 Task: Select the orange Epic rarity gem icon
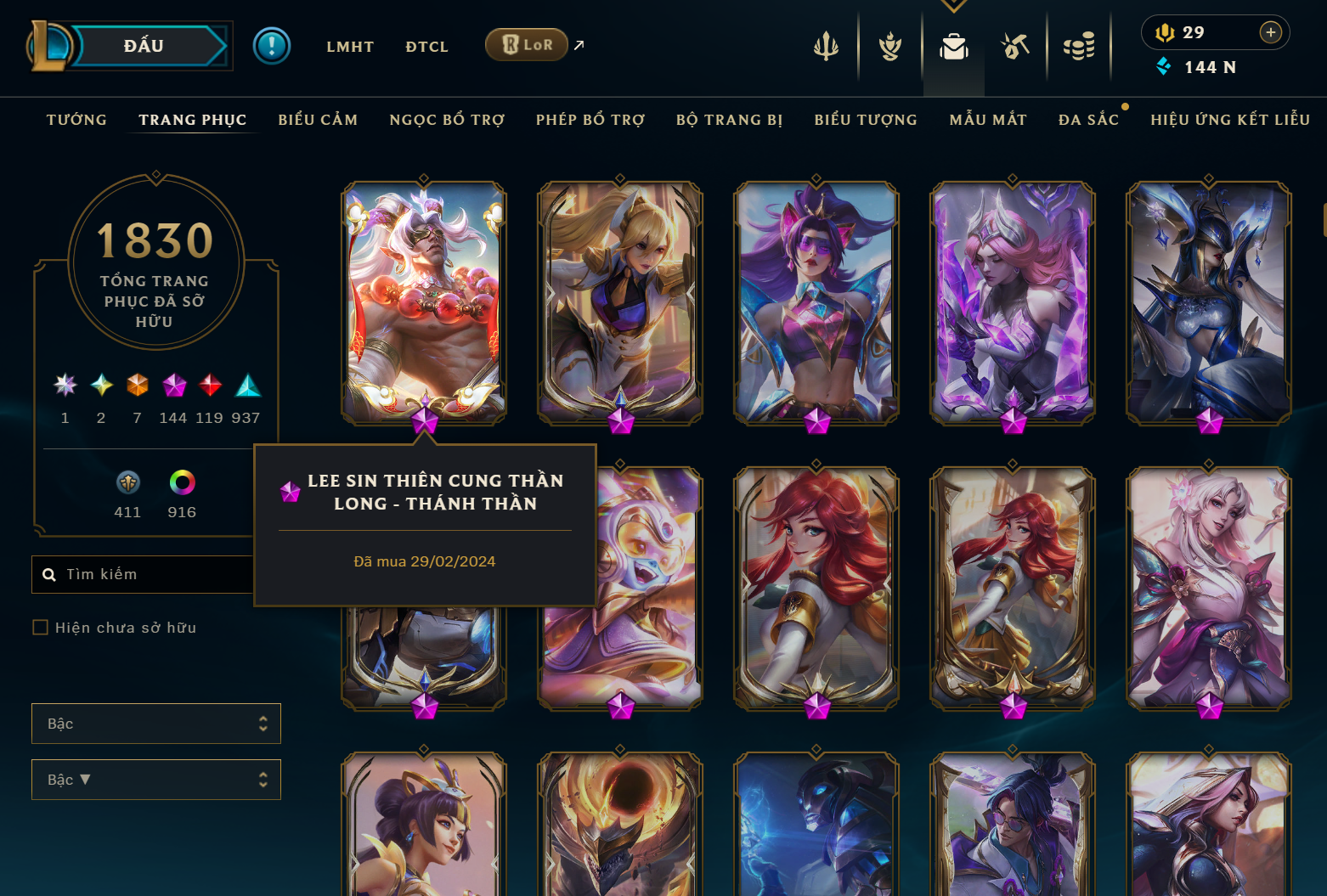pyautogui.click(x=137, y=386)
